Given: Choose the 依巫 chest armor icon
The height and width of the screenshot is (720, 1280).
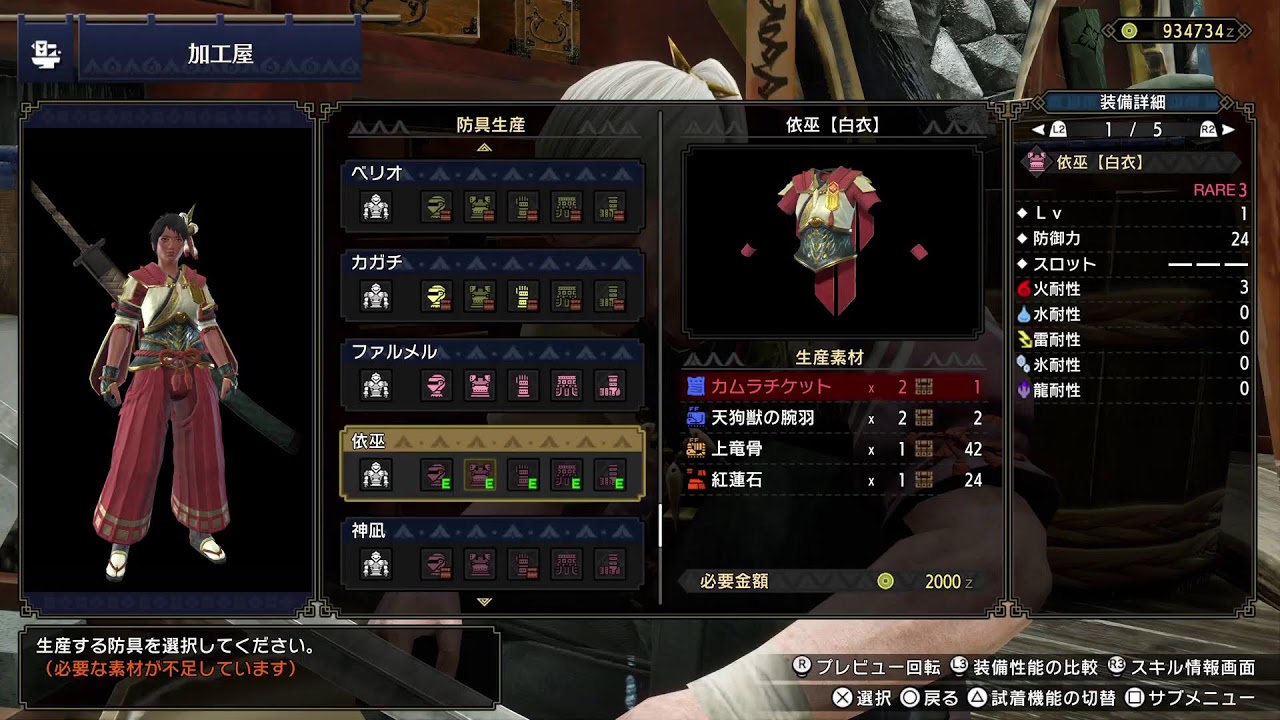Looking at the screenshot, I should point(480,475).
